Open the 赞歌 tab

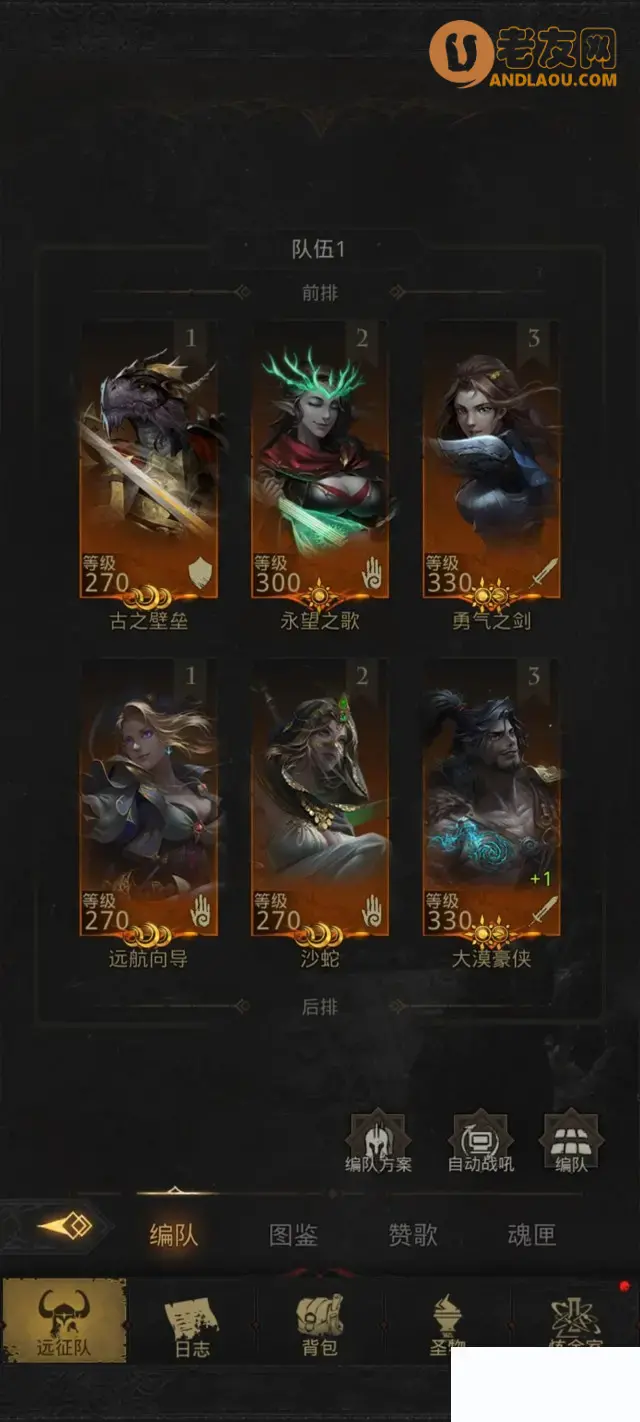point(413,1235)
